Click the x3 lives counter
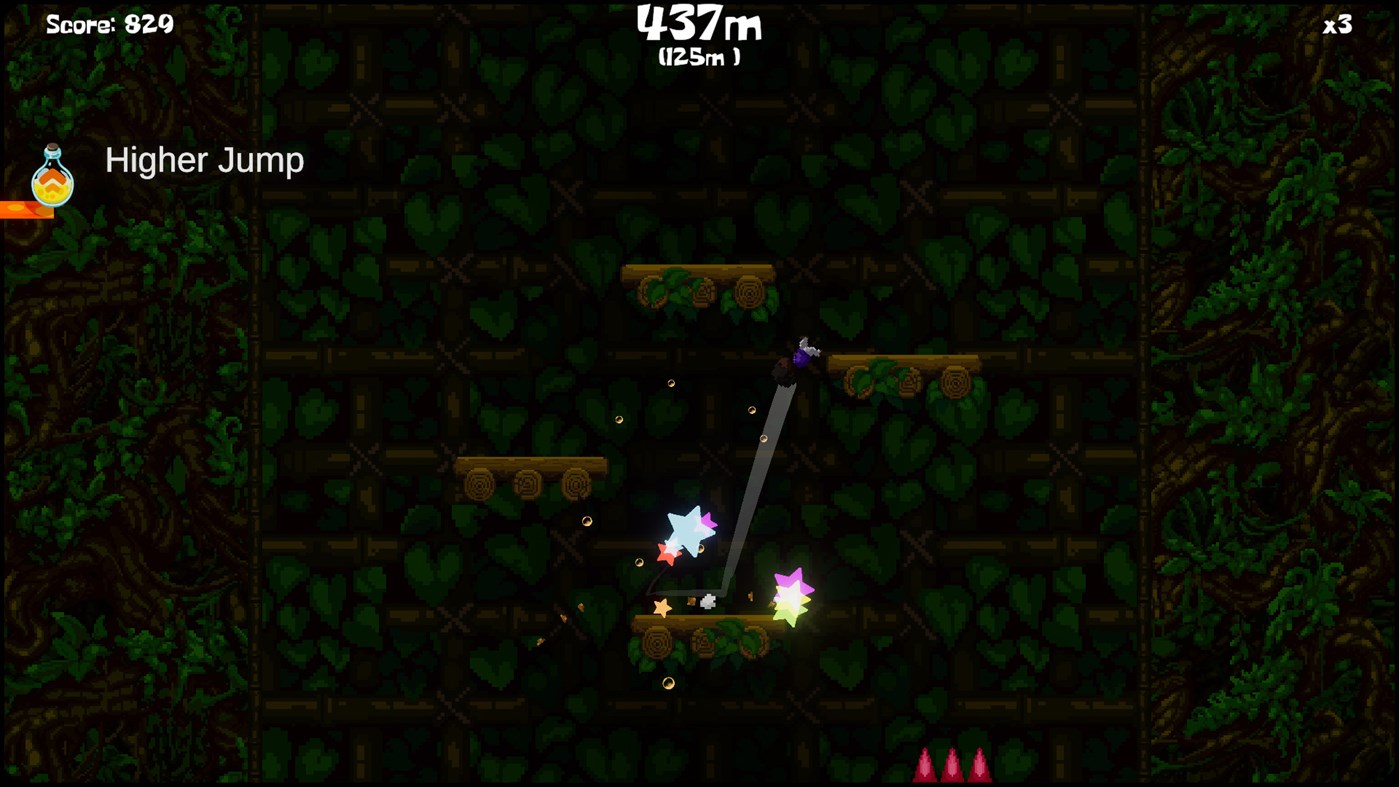This screenshot has width=1399, height=787. click(1337, 23)
